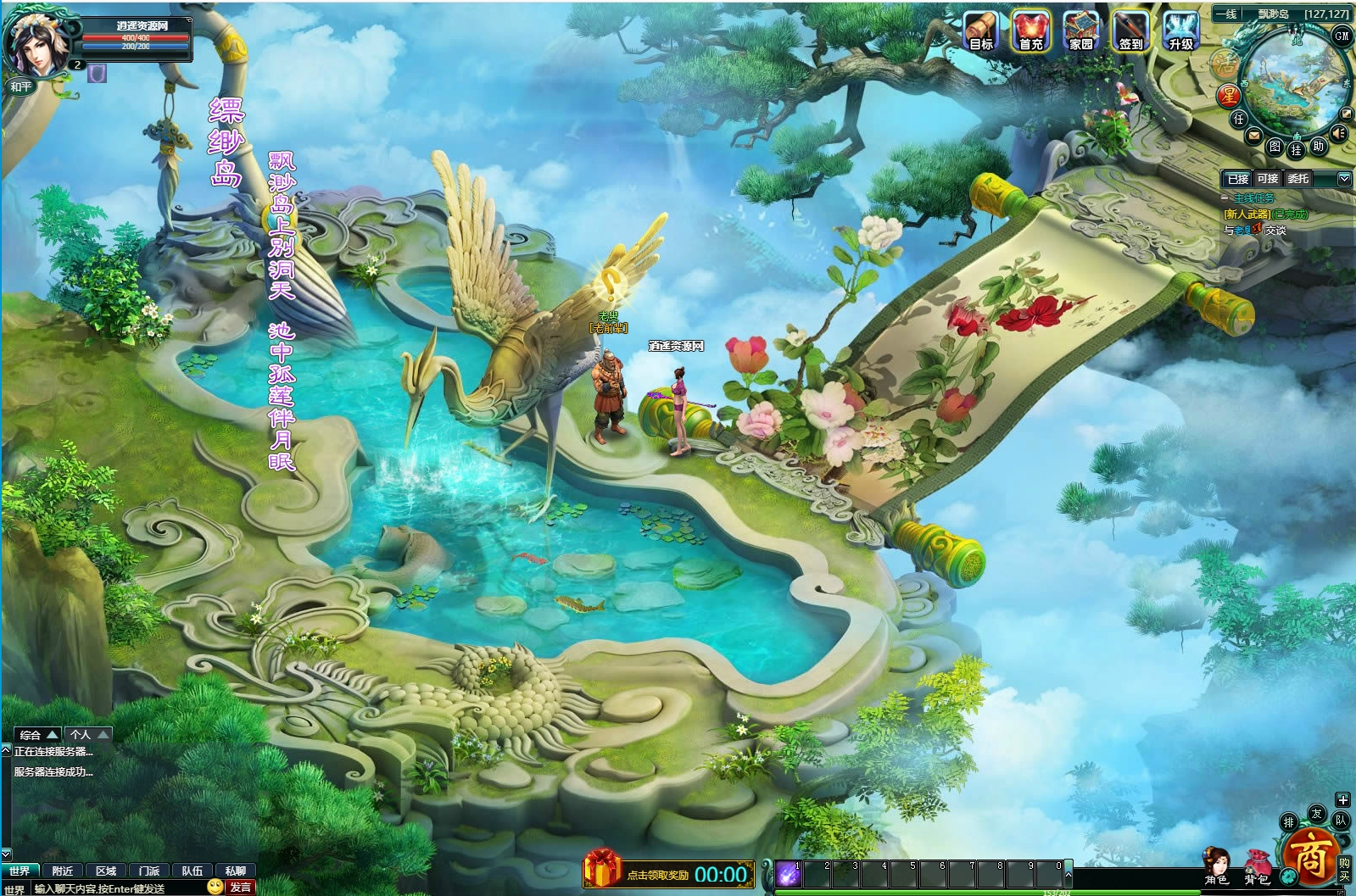Switch to the 私聊 chat tab
Image resolution: width=1356 pixels, height=896 pixels.
235,871
